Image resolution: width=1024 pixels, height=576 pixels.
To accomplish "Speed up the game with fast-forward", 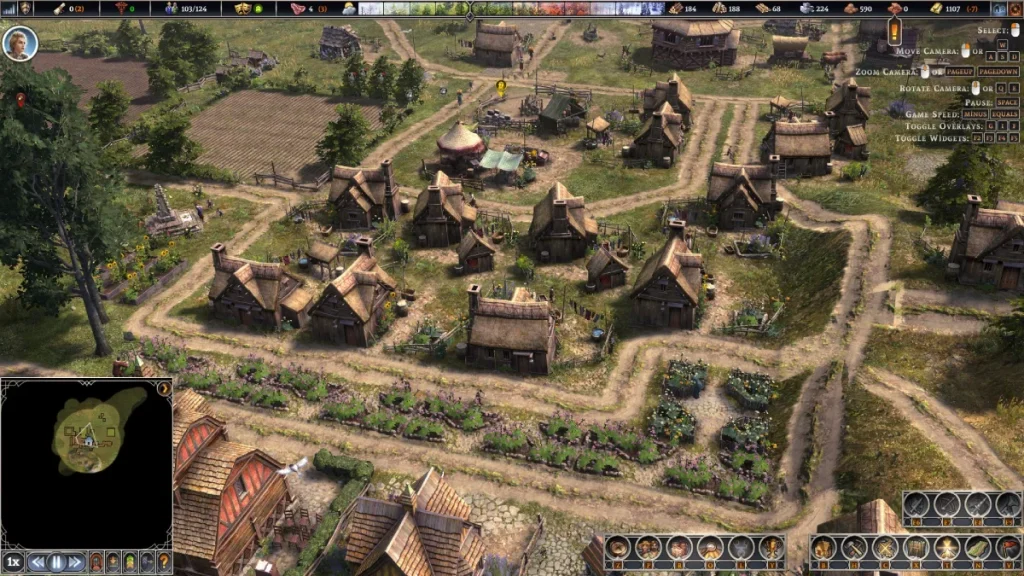I will [77, 562].
